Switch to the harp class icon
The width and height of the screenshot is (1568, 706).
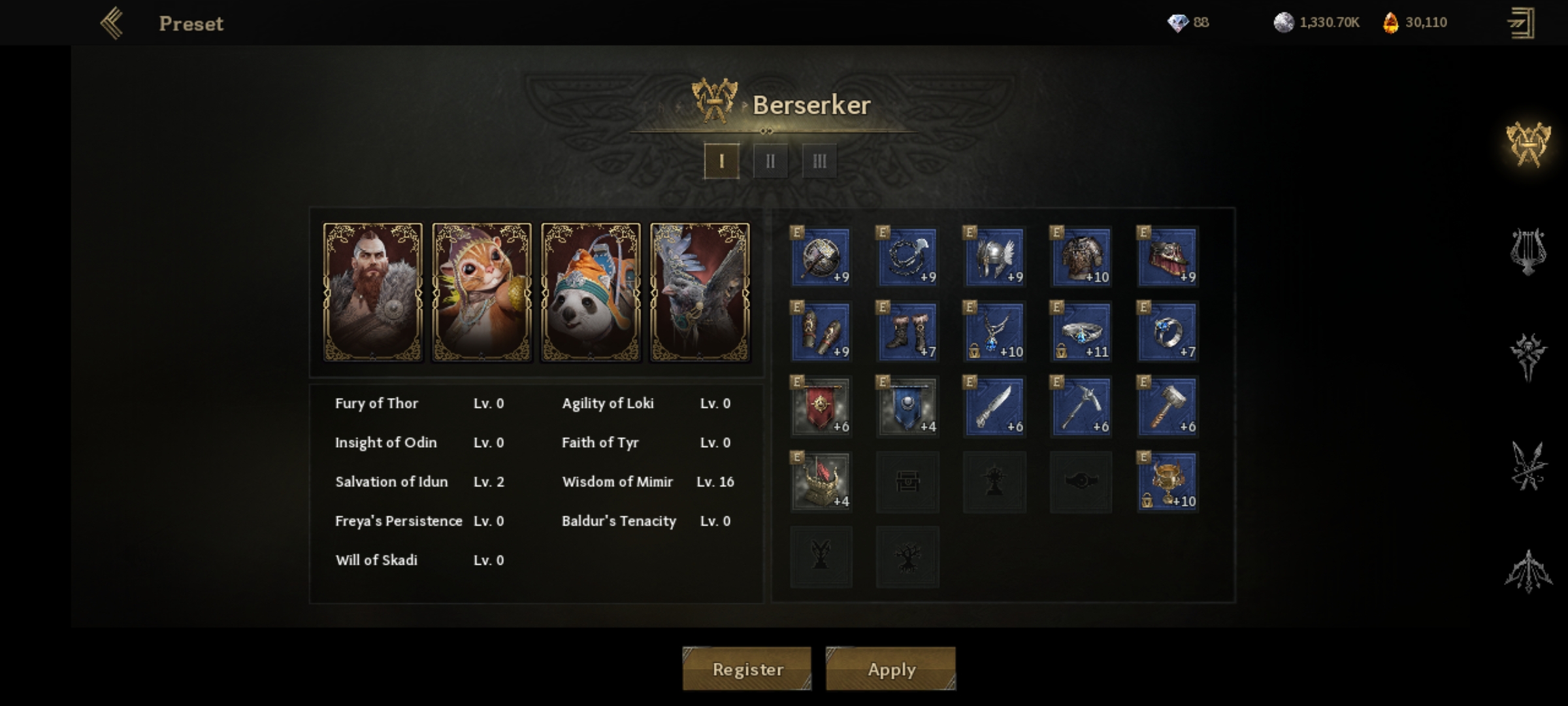(x=1527, y=251)
